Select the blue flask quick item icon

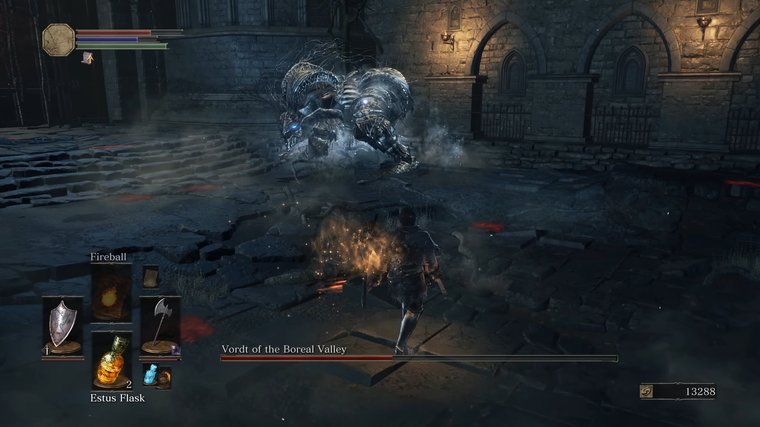click(153, 374)
